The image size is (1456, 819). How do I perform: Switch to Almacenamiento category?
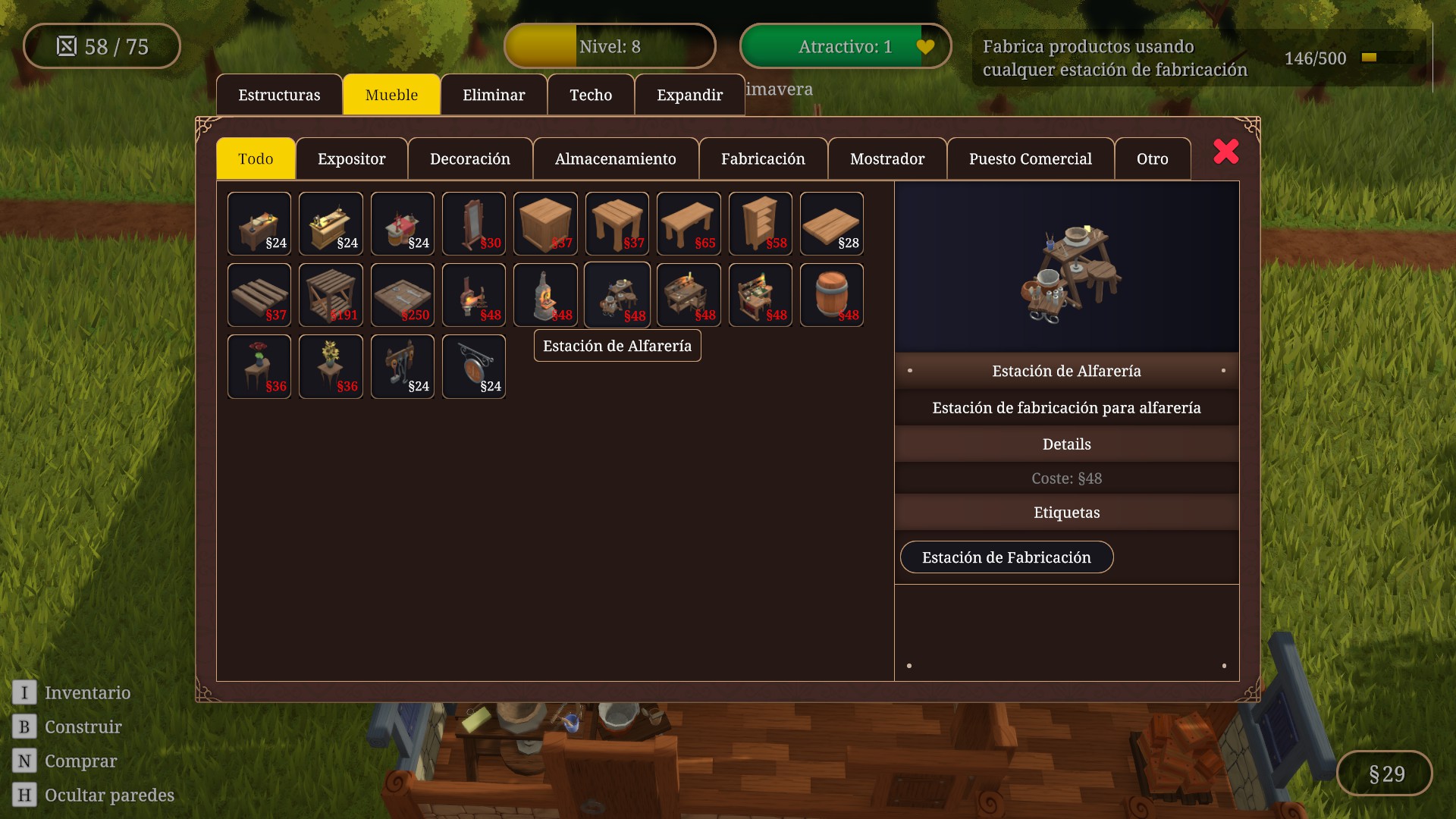coord(615,158)
